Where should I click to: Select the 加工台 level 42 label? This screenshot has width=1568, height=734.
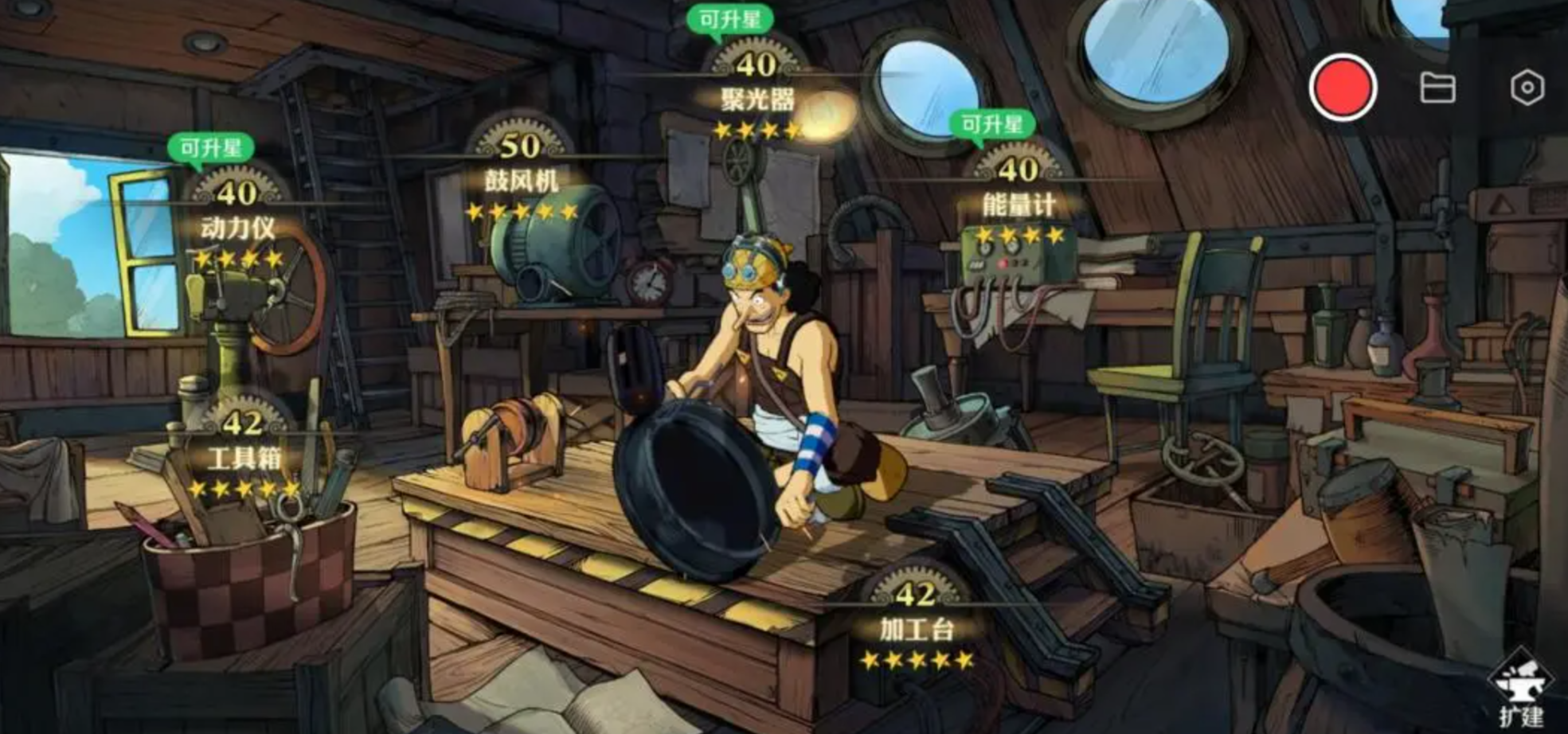(916, 628)
